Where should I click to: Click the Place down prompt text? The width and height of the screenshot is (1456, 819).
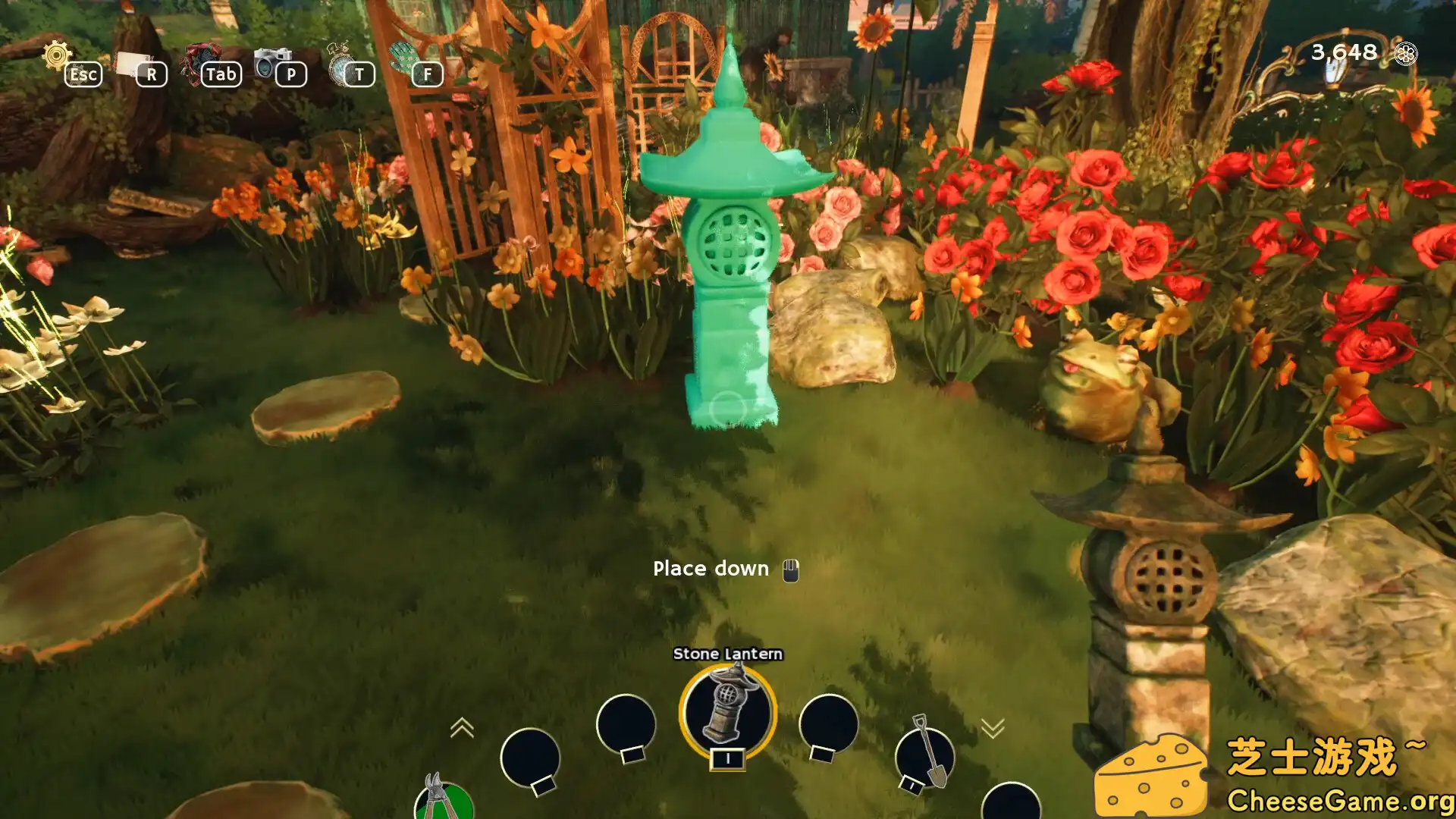pos(711,569)
